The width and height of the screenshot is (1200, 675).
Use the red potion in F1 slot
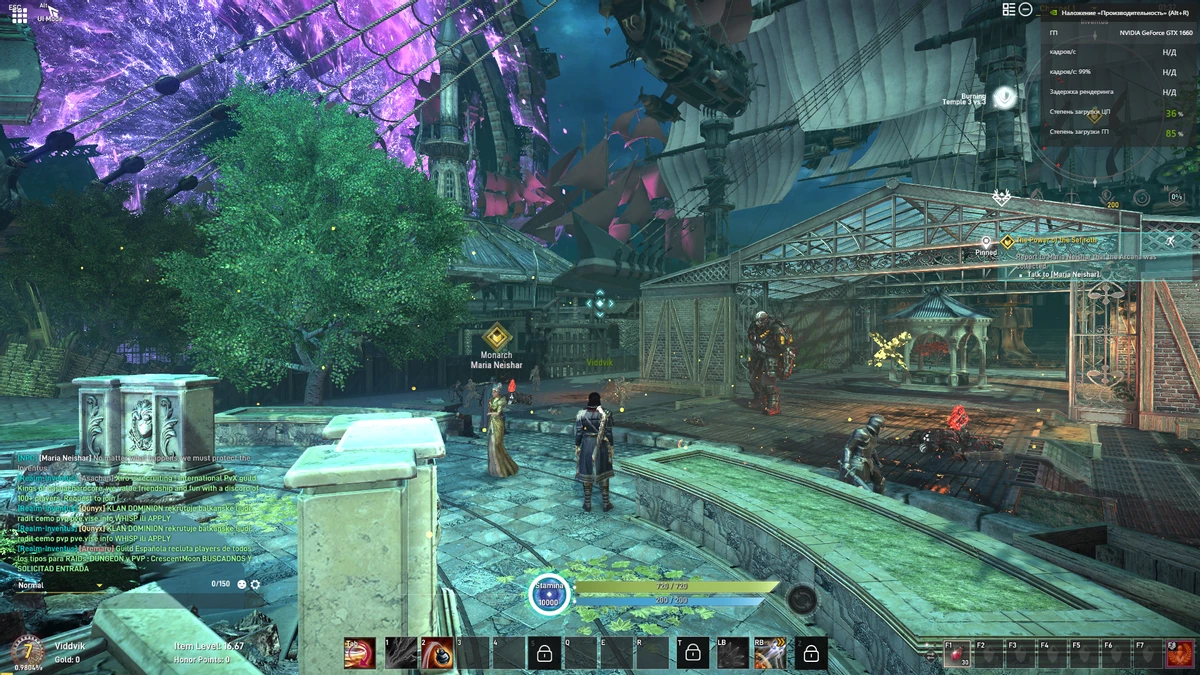957,654
